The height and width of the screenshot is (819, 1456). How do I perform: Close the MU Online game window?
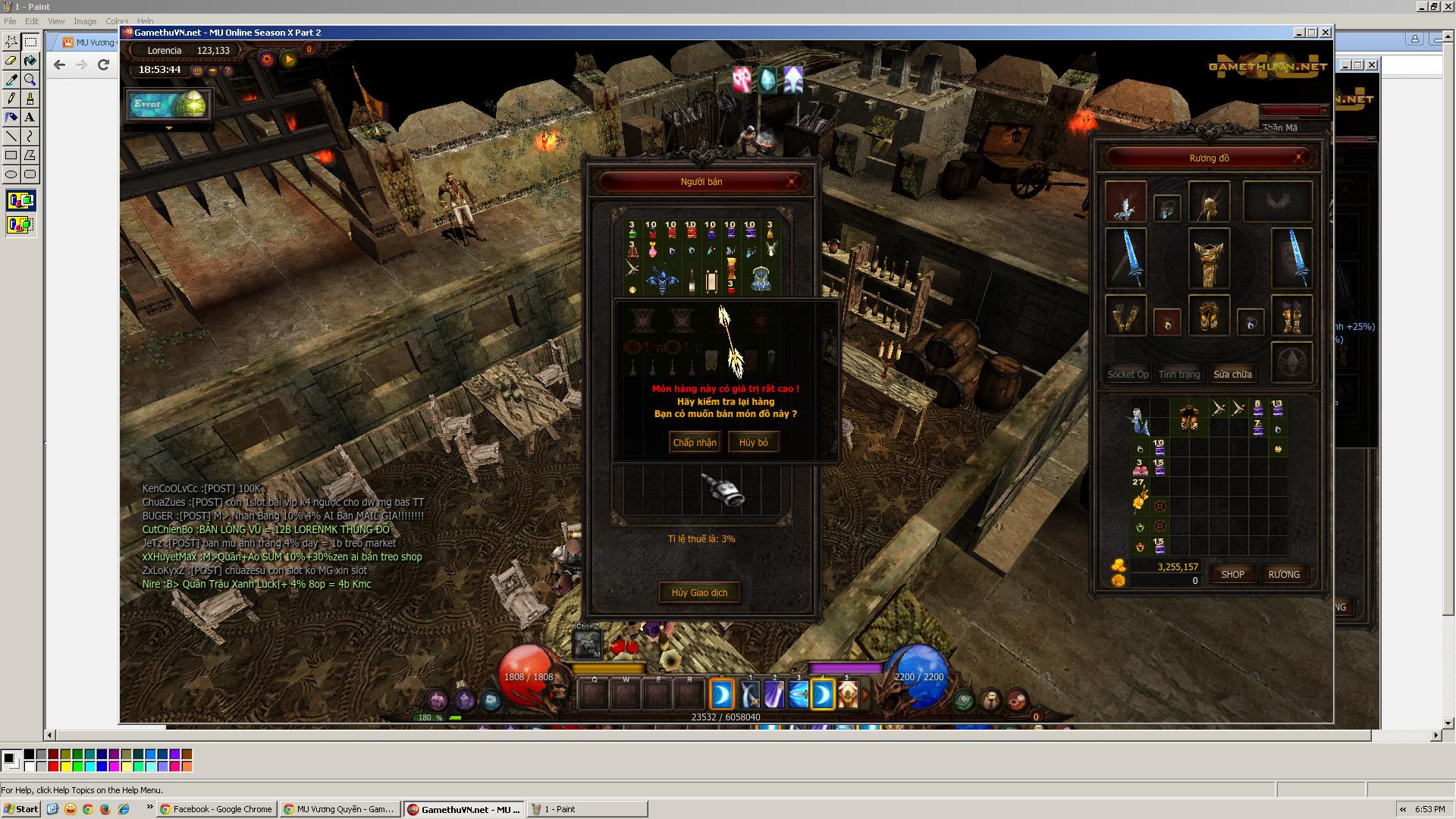point(1325,33)
